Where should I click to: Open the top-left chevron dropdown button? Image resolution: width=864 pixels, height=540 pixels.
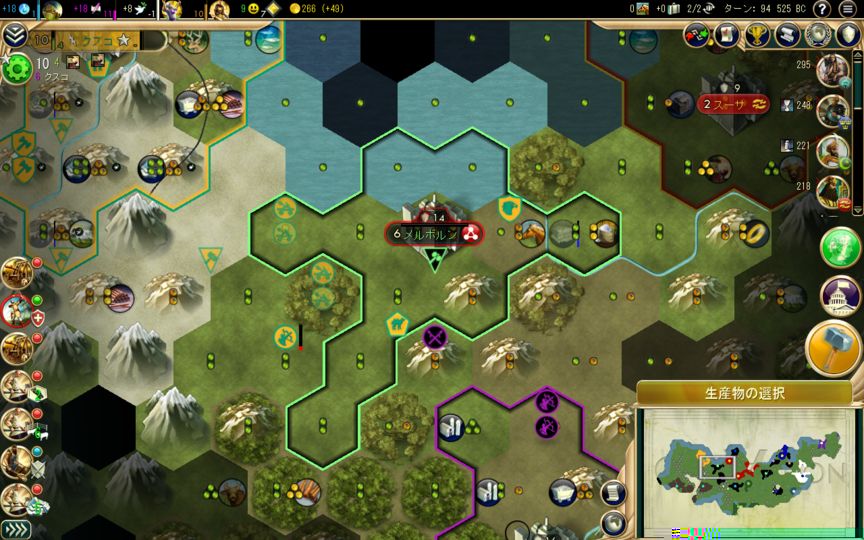pyautogui.click(x=14, y=38)
